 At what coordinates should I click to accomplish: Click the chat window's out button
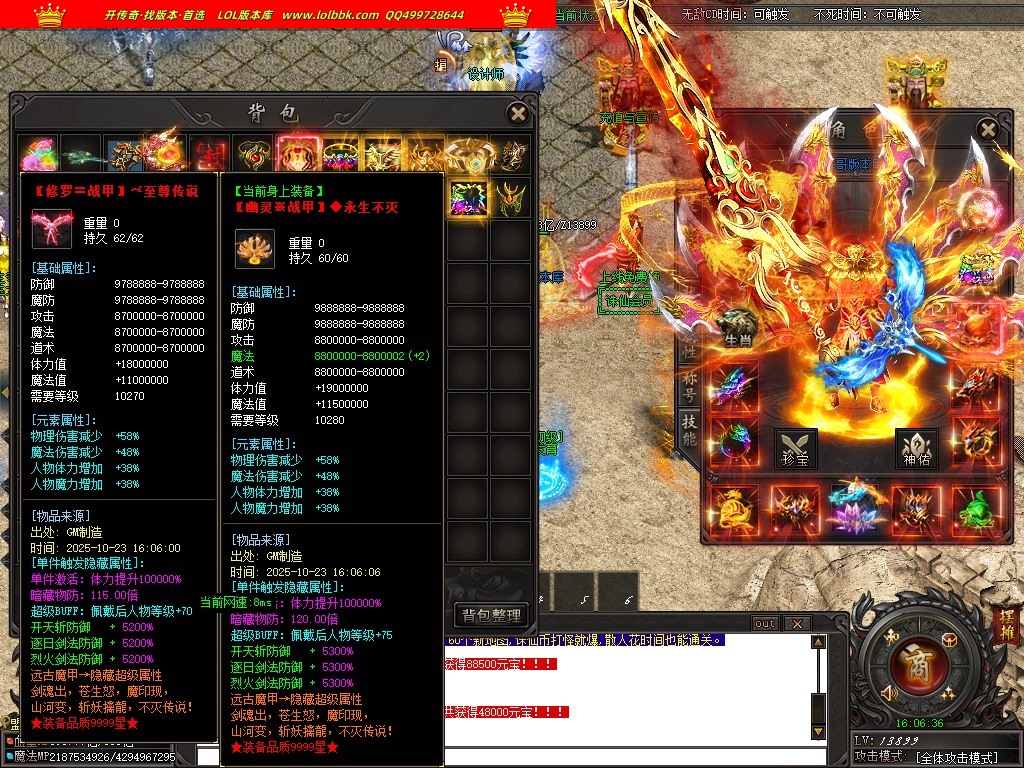[765, 624]
